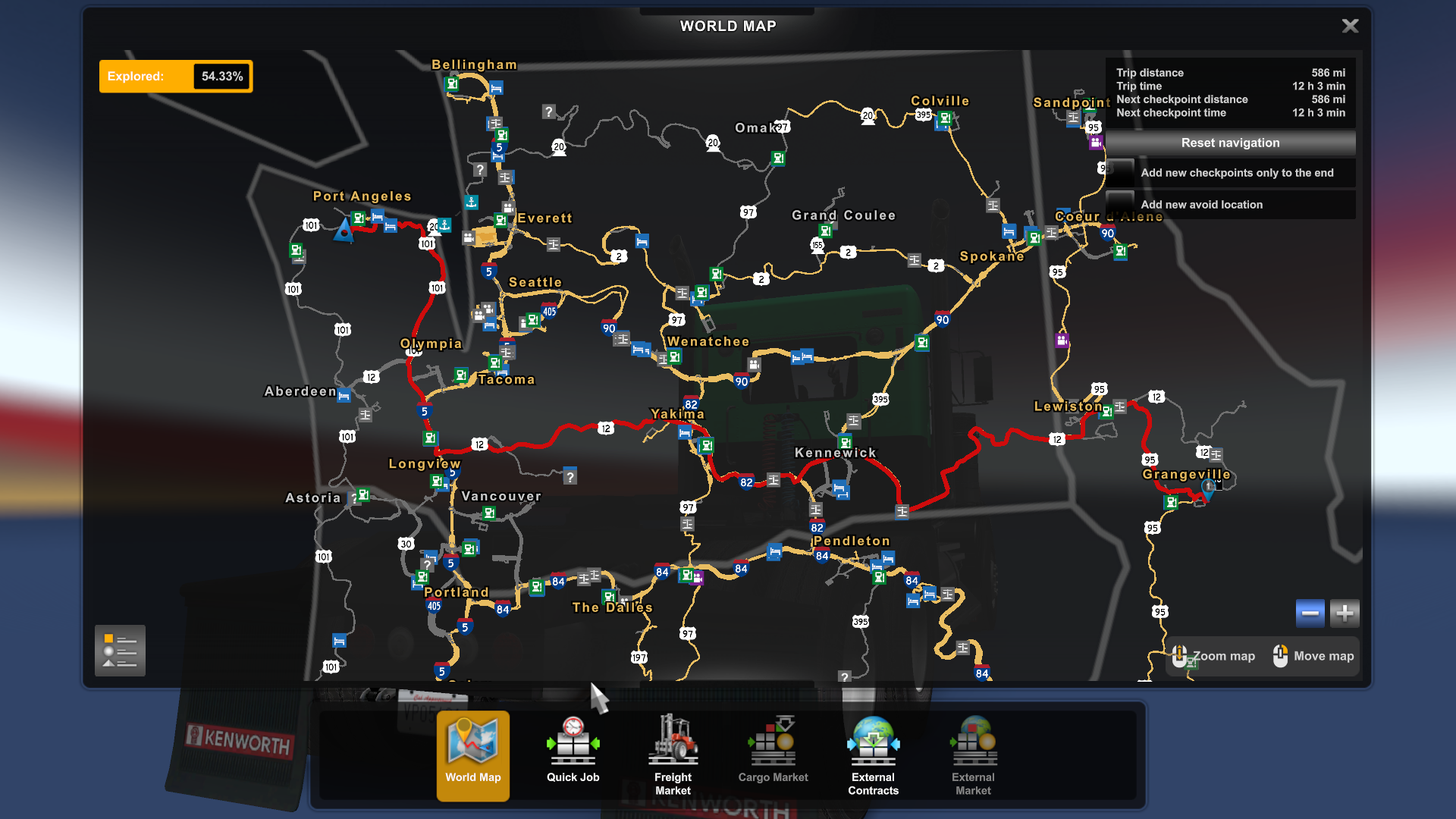Select the Quick Job icon

click(573, 747)
